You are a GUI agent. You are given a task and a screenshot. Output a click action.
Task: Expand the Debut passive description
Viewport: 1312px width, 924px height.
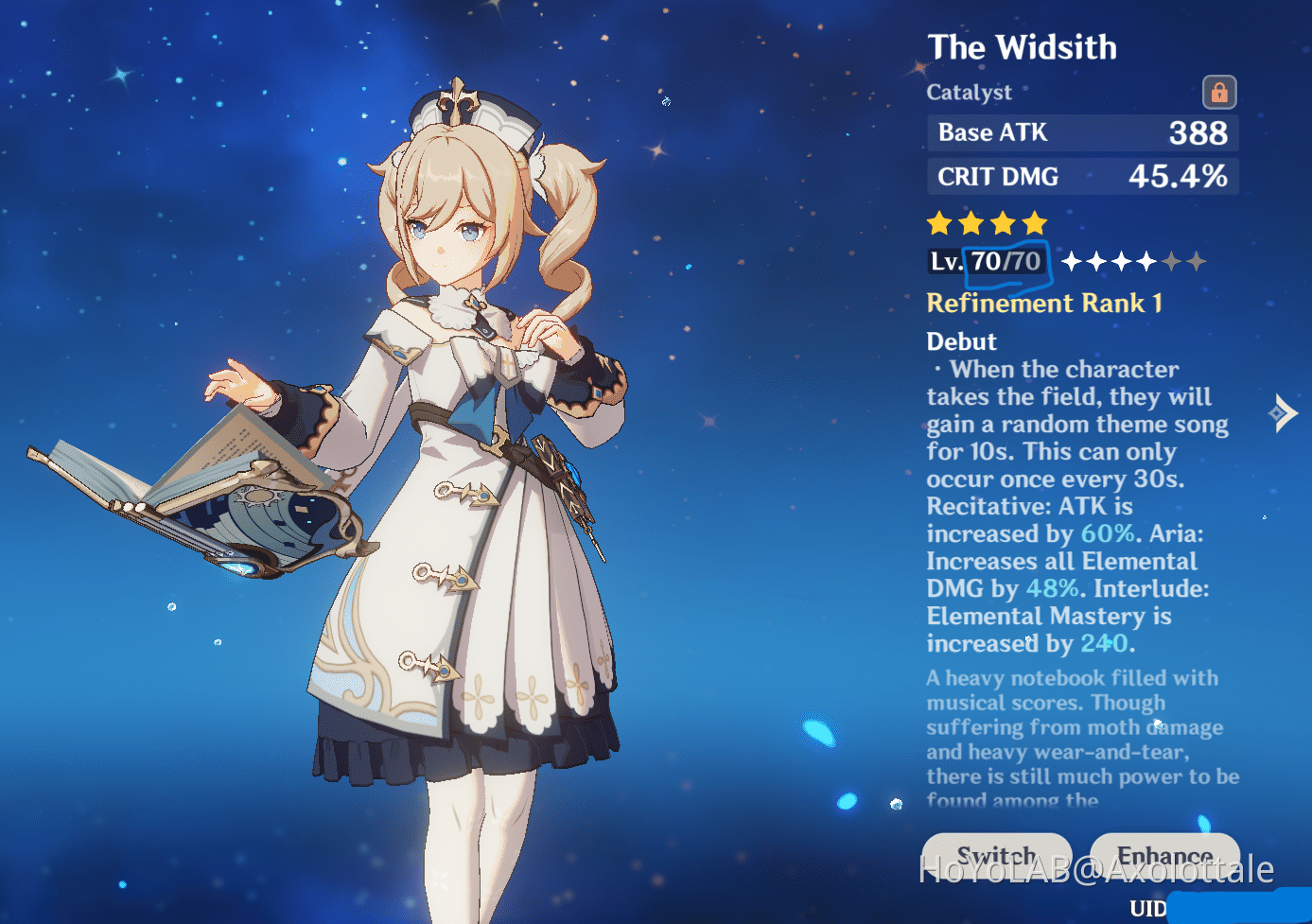(x=961, y=341)
